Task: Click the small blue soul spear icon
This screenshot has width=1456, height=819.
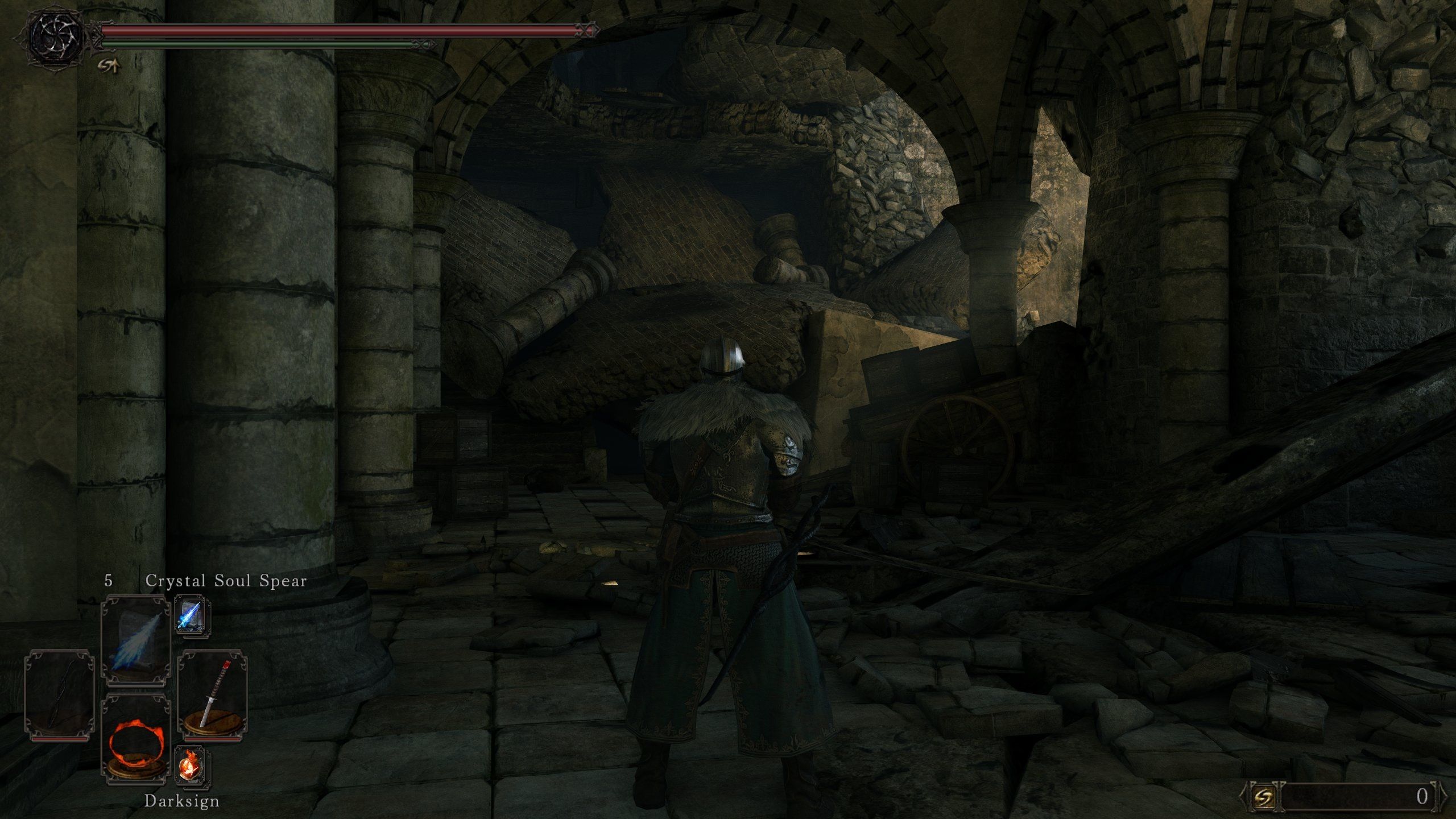Action: click(192, 615)
